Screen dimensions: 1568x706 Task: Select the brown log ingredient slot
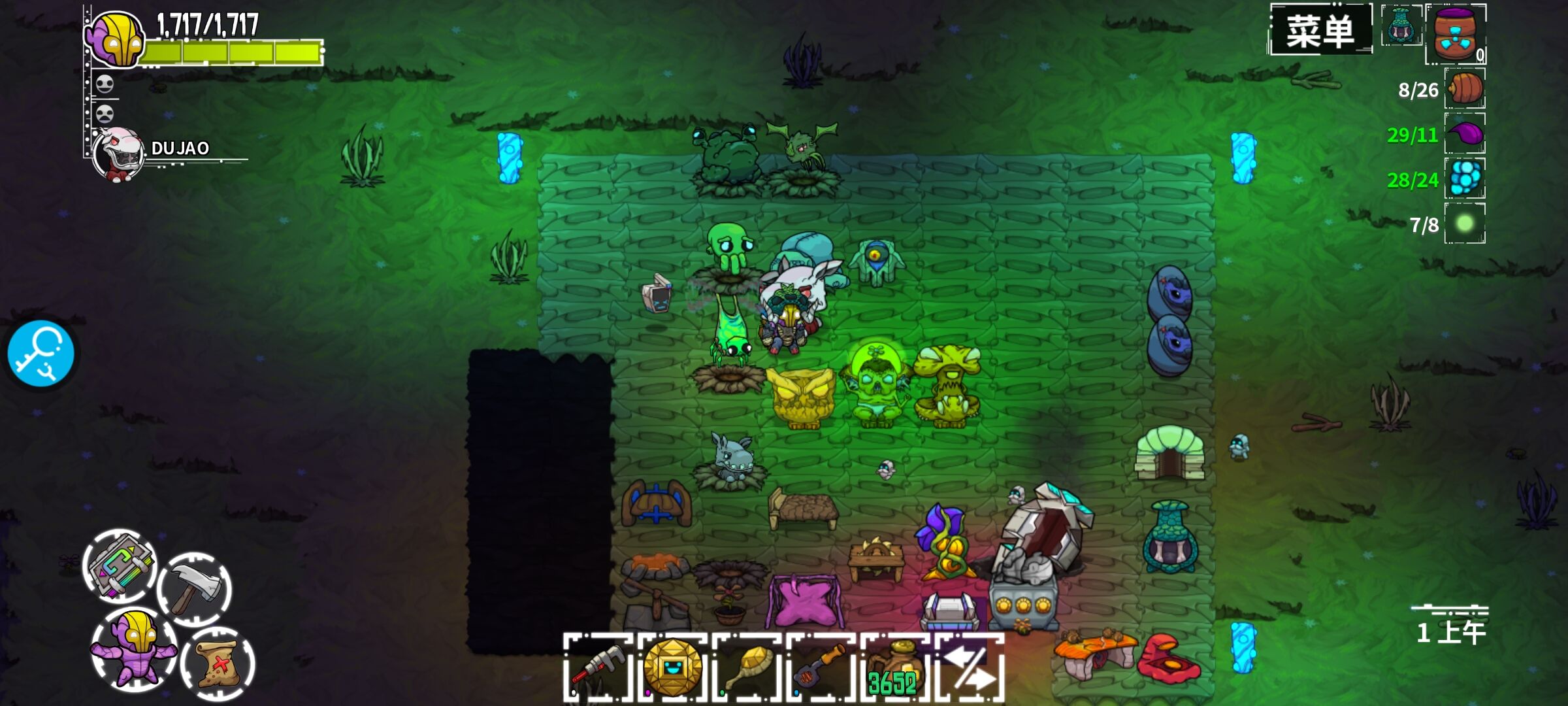pos(1464,89)
